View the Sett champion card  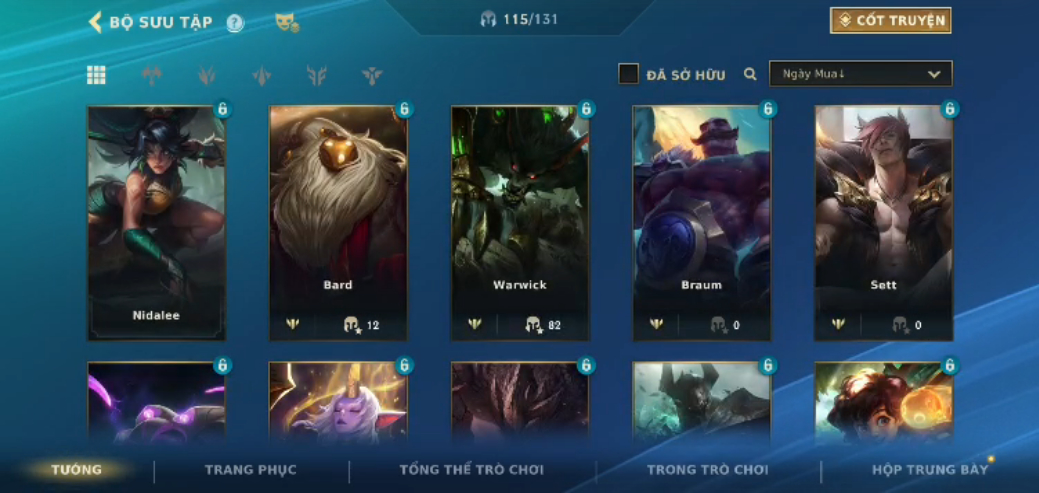(x=883, y=222)
